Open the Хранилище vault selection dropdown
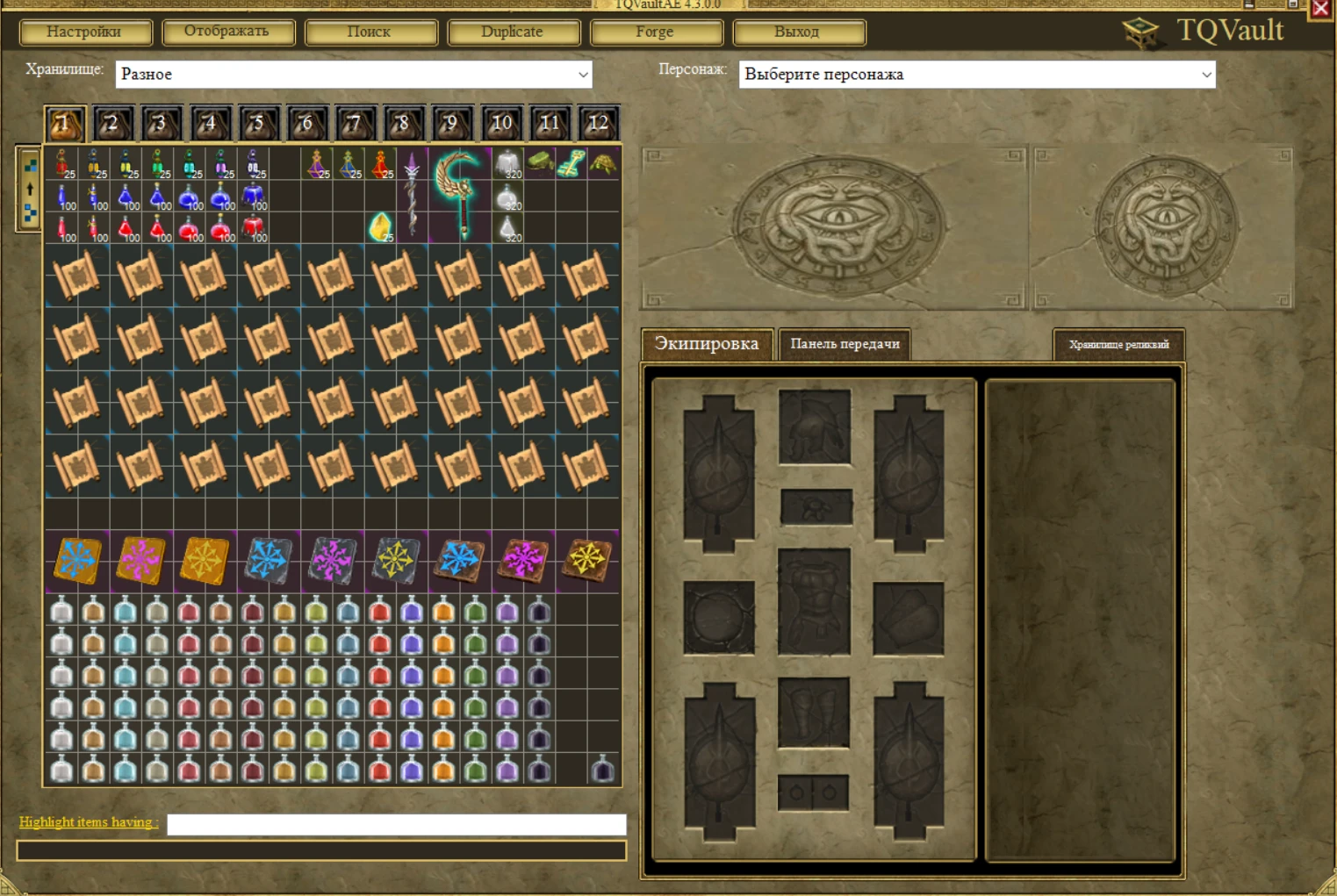 coord(355,74)
